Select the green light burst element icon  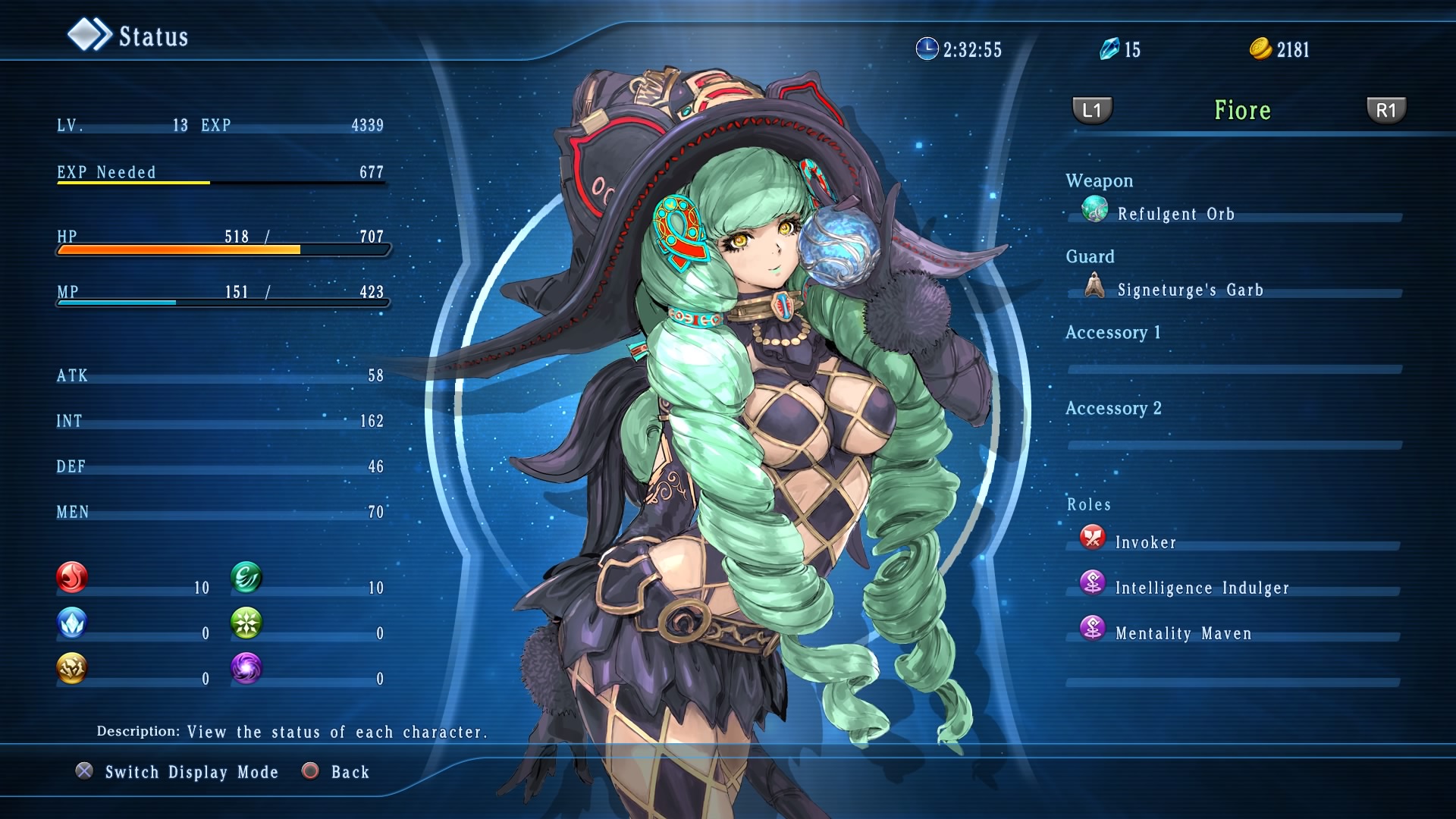pyautogui.click(x=246, y=623)
